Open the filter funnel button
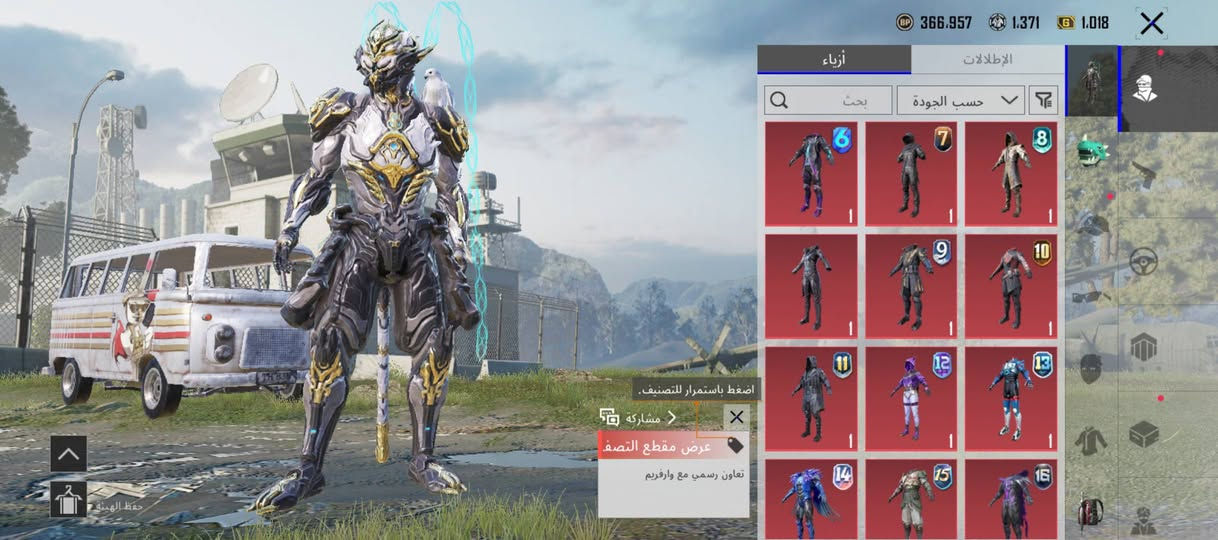The image size is (1218, 540). coord(1044,100)
